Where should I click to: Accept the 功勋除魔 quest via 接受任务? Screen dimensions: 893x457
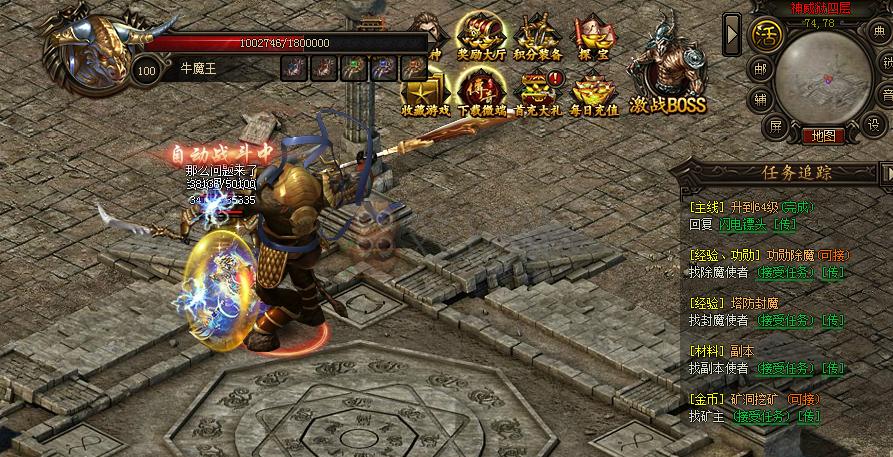coord(783,272)
